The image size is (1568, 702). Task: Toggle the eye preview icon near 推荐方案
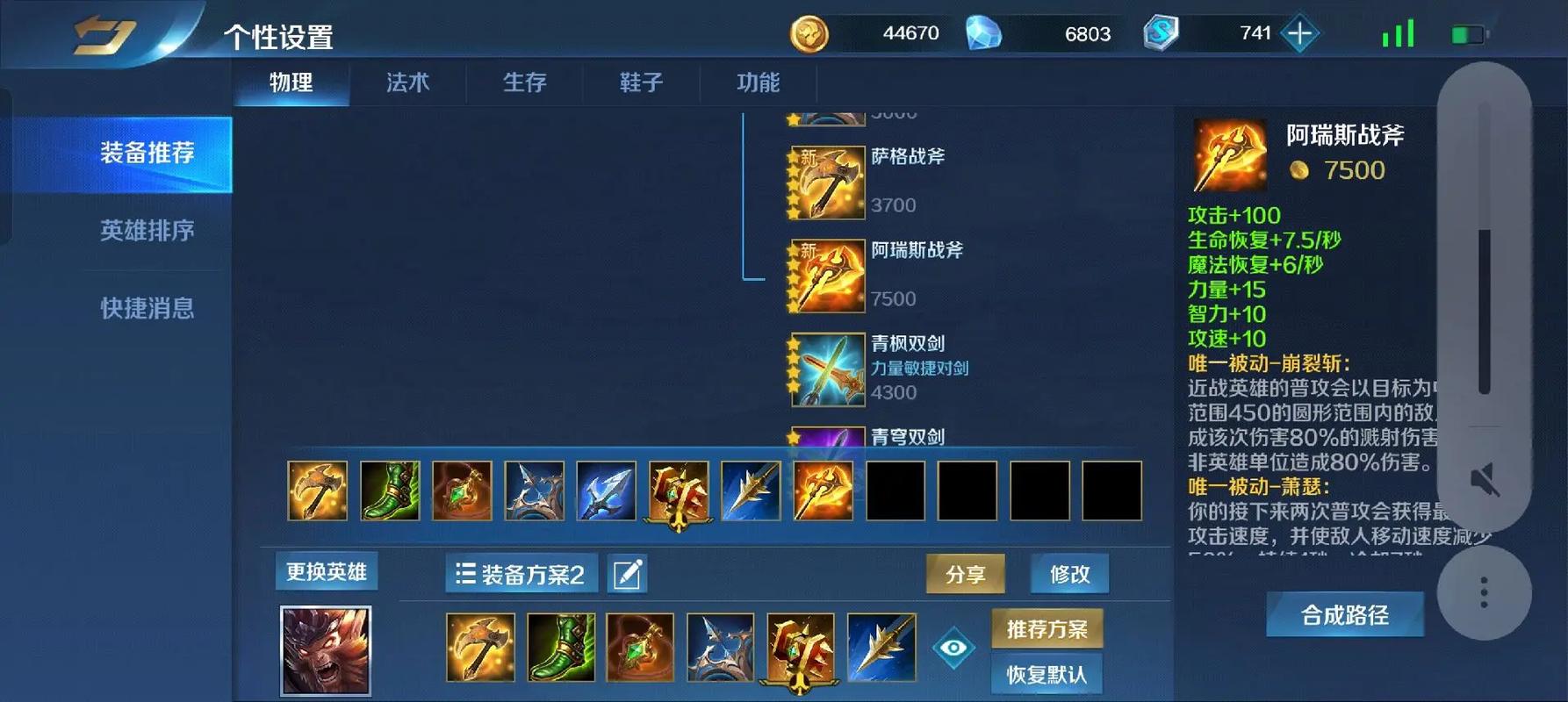click(x=954, y=648)
